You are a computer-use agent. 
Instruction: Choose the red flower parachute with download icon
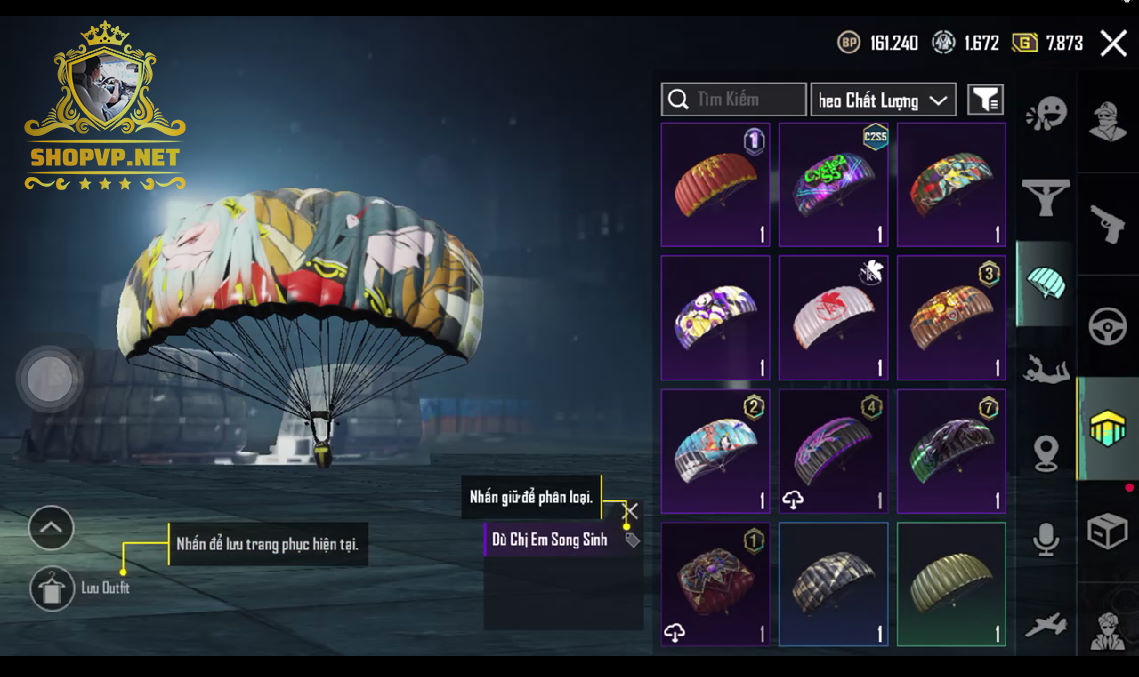pos(715,584)
